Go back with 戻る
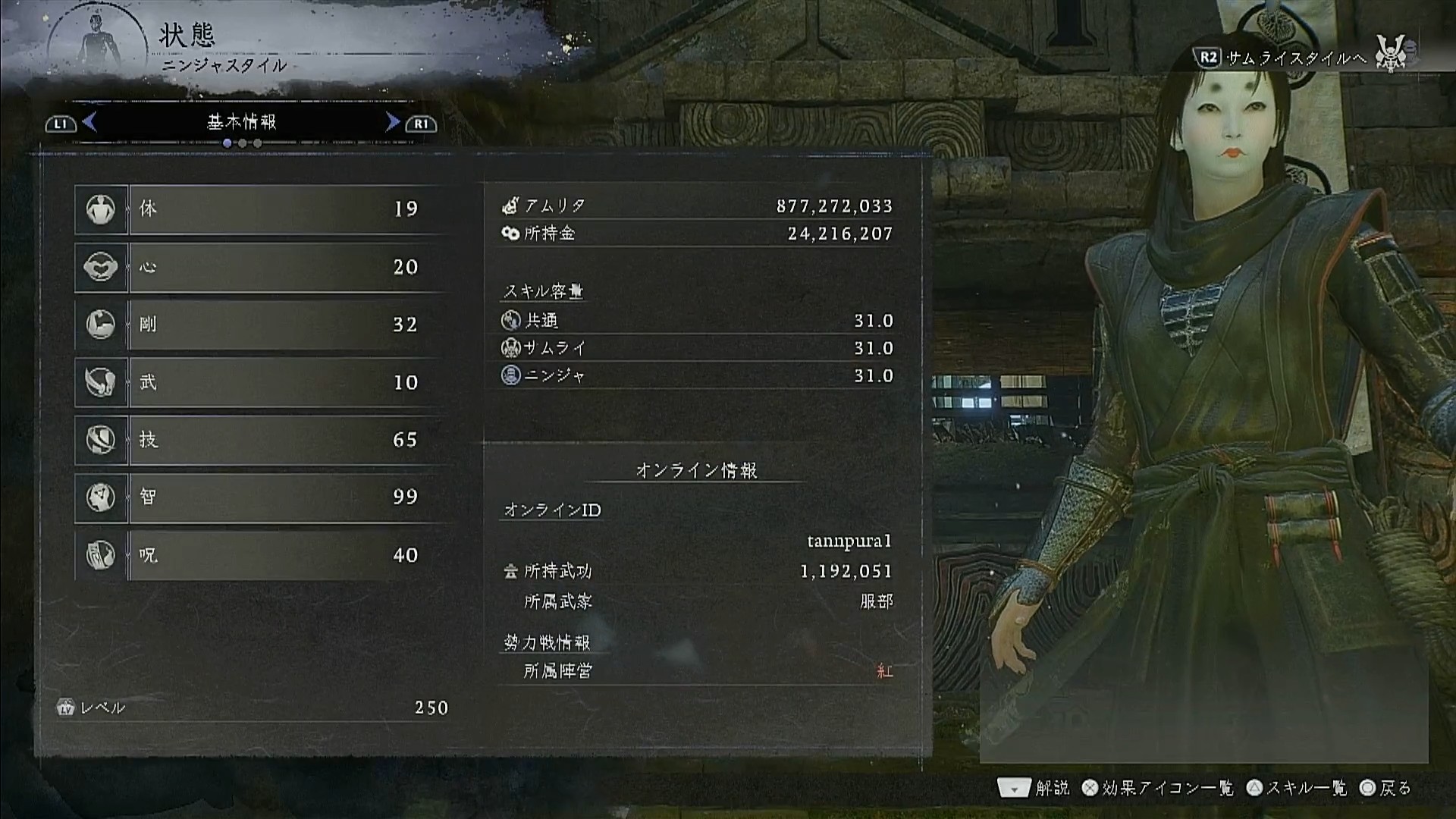 point(1386,789)
